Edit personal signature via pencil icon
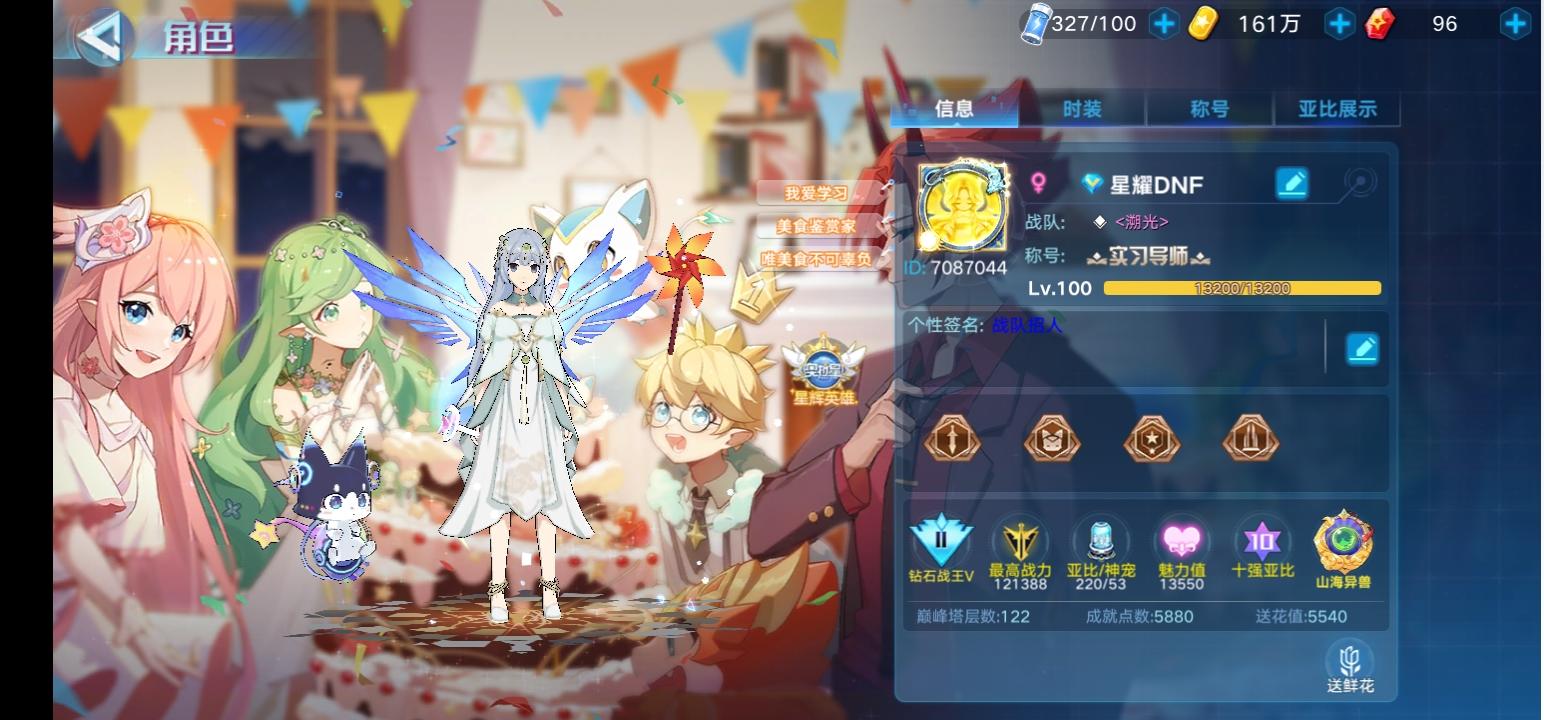This screenshot has height=720, width=1544. tap(1362, 348)
